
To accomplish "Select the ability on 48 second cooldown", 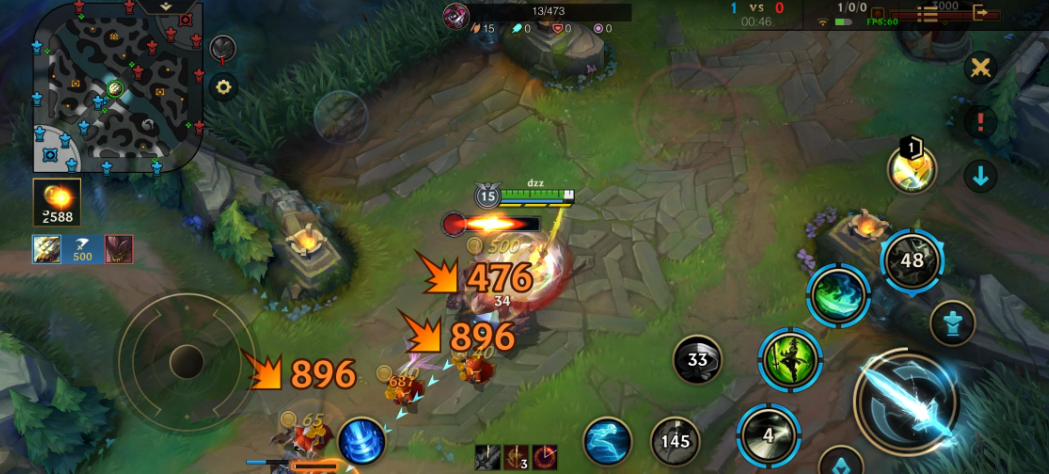I will pyautogui.click(x=912, y=259).
